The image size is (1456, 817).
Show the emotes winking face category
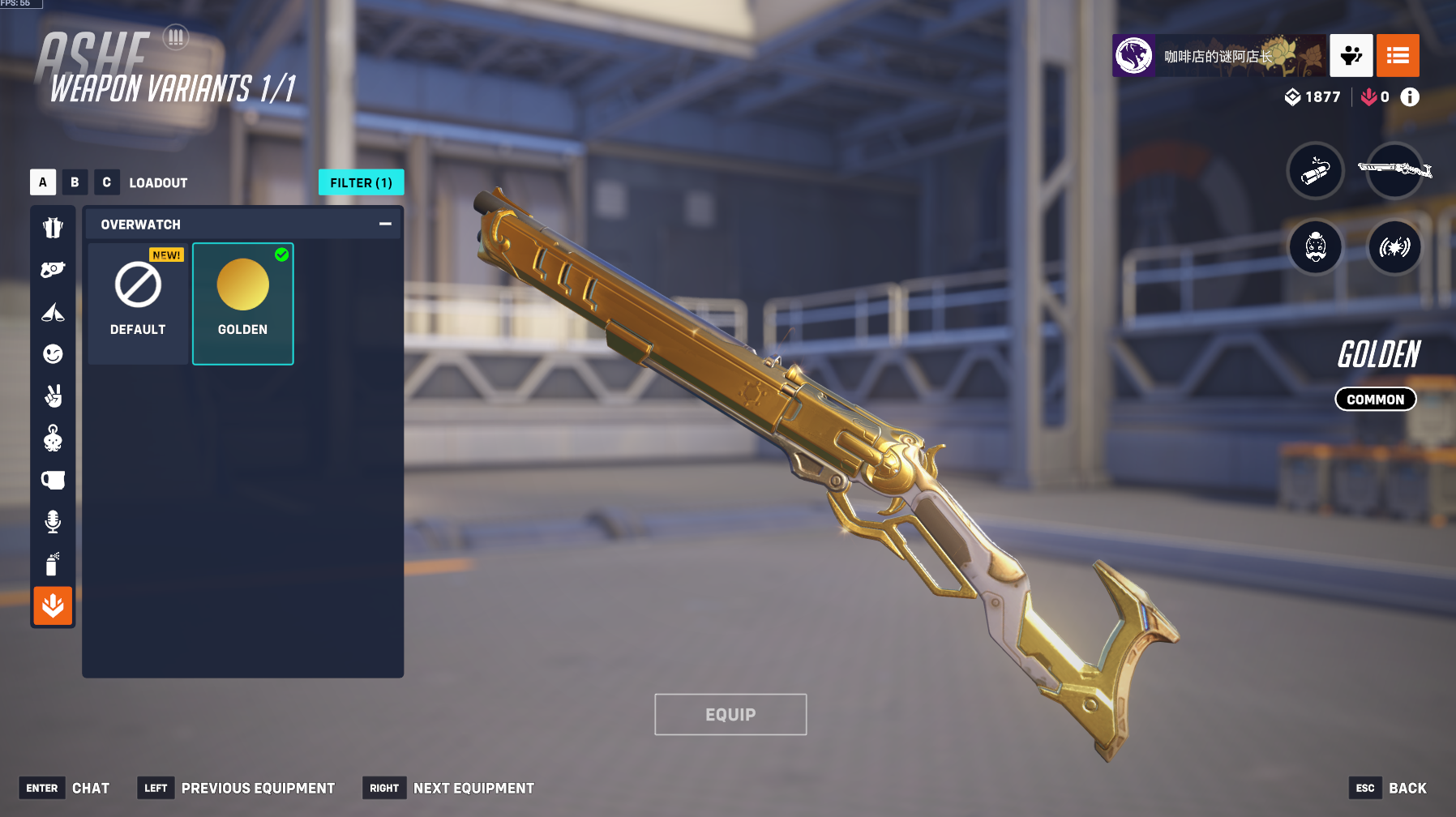[53, 354]
